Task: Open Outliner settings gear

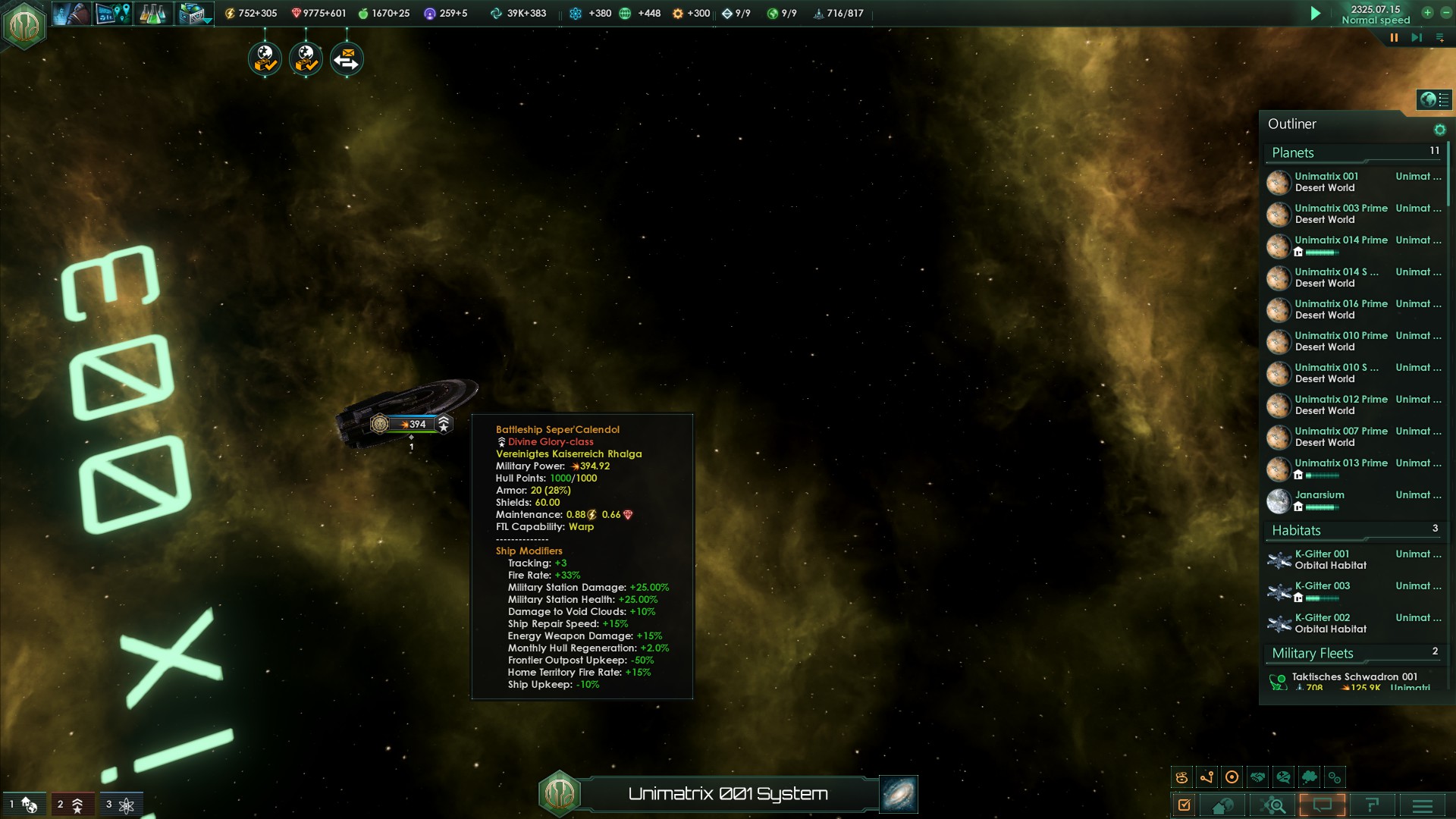Action: 1439,130
